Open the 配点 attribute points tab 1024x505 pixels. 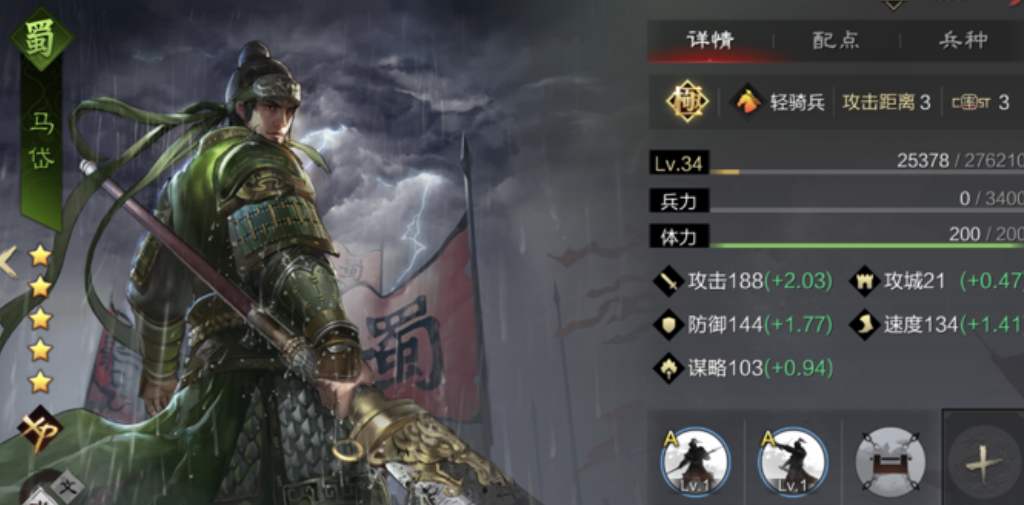[x=836, y=41]
